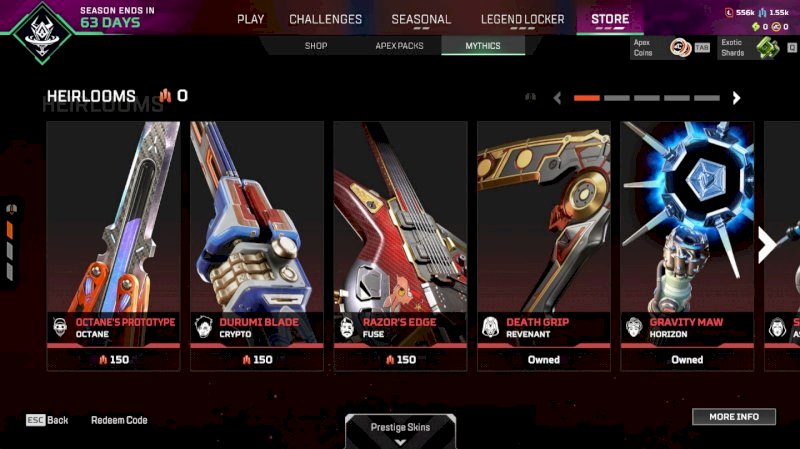The height and width of the screenshot is (449, 800).
Task: Select the Store tab
Action: 610,19
